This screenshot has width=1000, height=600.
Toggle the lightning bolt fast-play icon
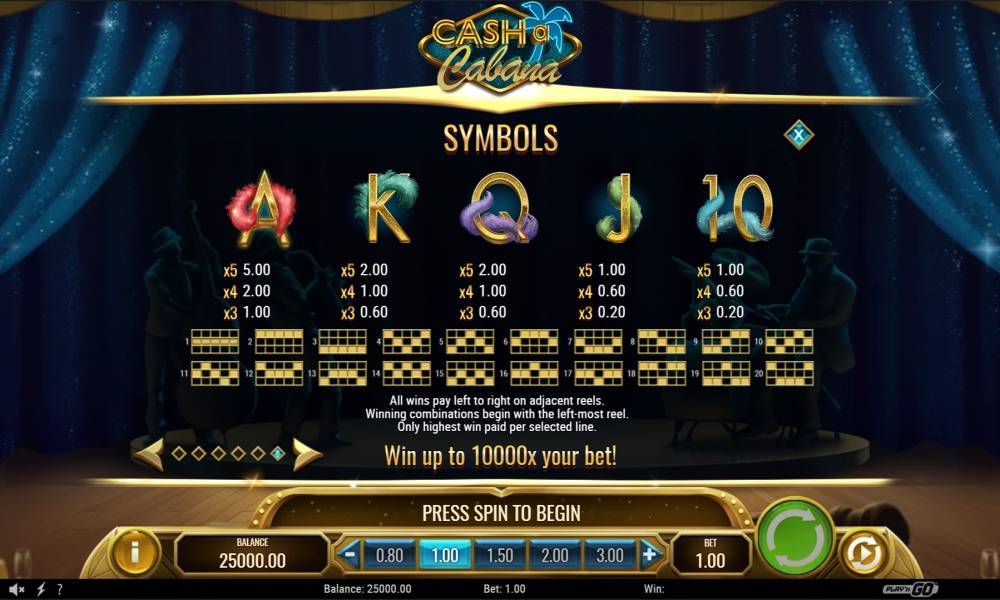41,589
